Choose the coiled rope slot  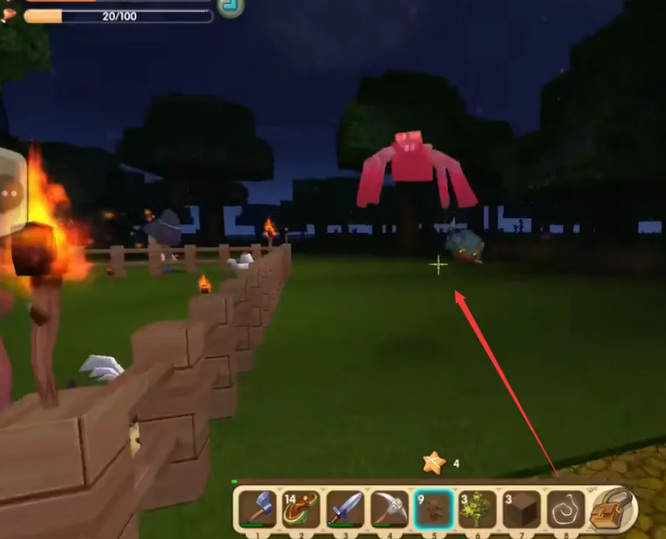click(x=566, y=508)
